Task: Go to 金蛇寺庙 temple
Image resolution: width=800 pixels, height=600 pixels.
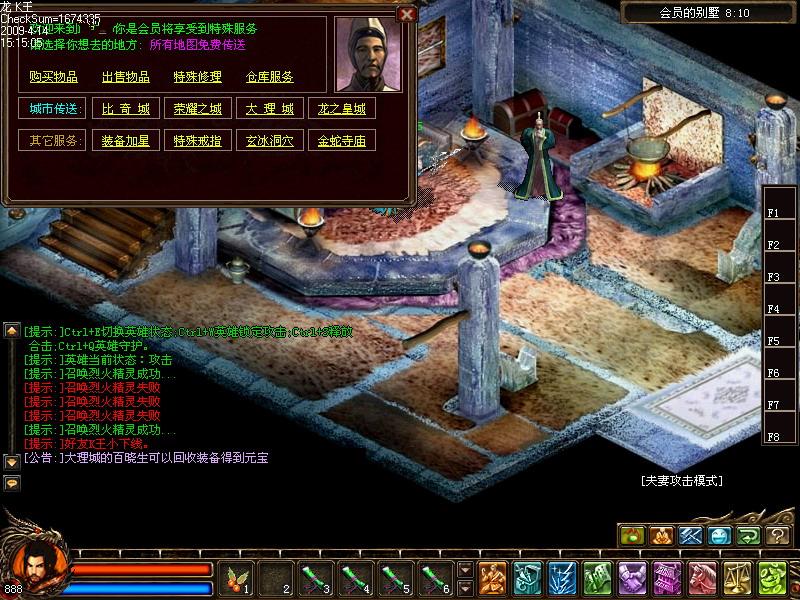Action: click(341, 141)
